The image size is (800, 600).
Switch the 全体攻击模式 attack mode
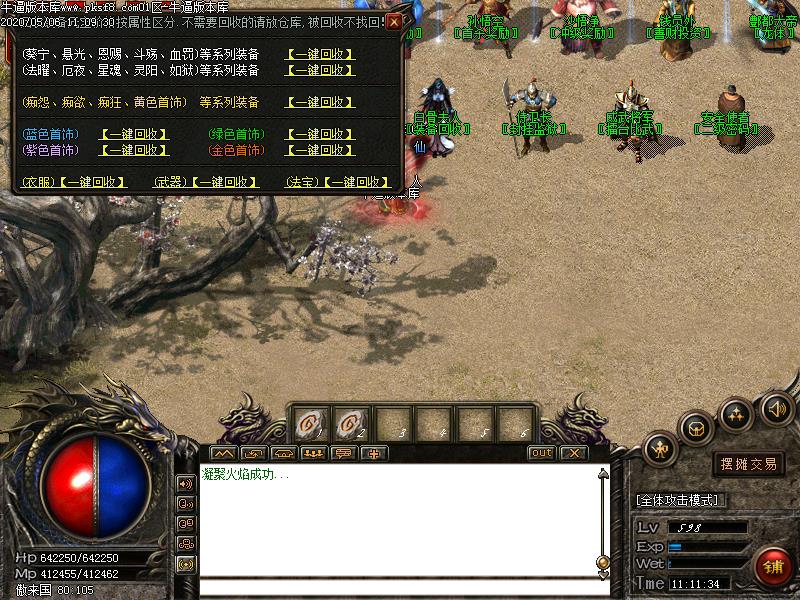coord(681,500)
